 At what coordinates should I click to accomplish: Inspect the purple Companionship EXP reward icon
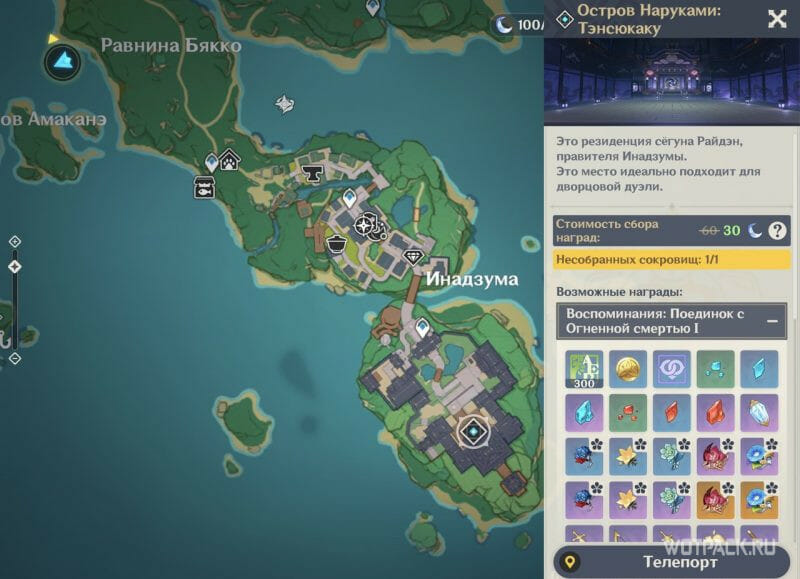click(x=669, y=367)
